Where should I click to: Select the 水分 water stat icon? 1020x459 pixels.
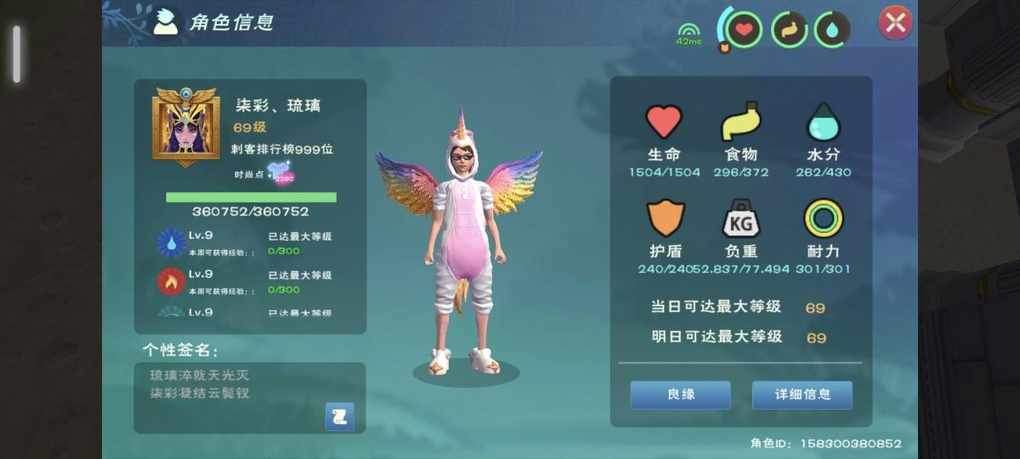pyautogui.click(x=823, y=122)
